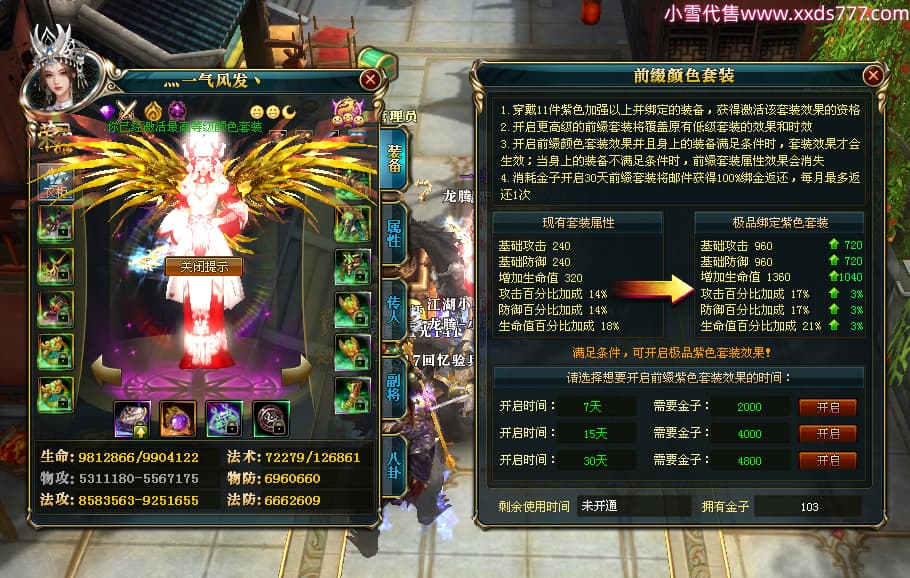Rotate character with the left gold arrow
Screen dimensions: 910x578
pos(103,371)
